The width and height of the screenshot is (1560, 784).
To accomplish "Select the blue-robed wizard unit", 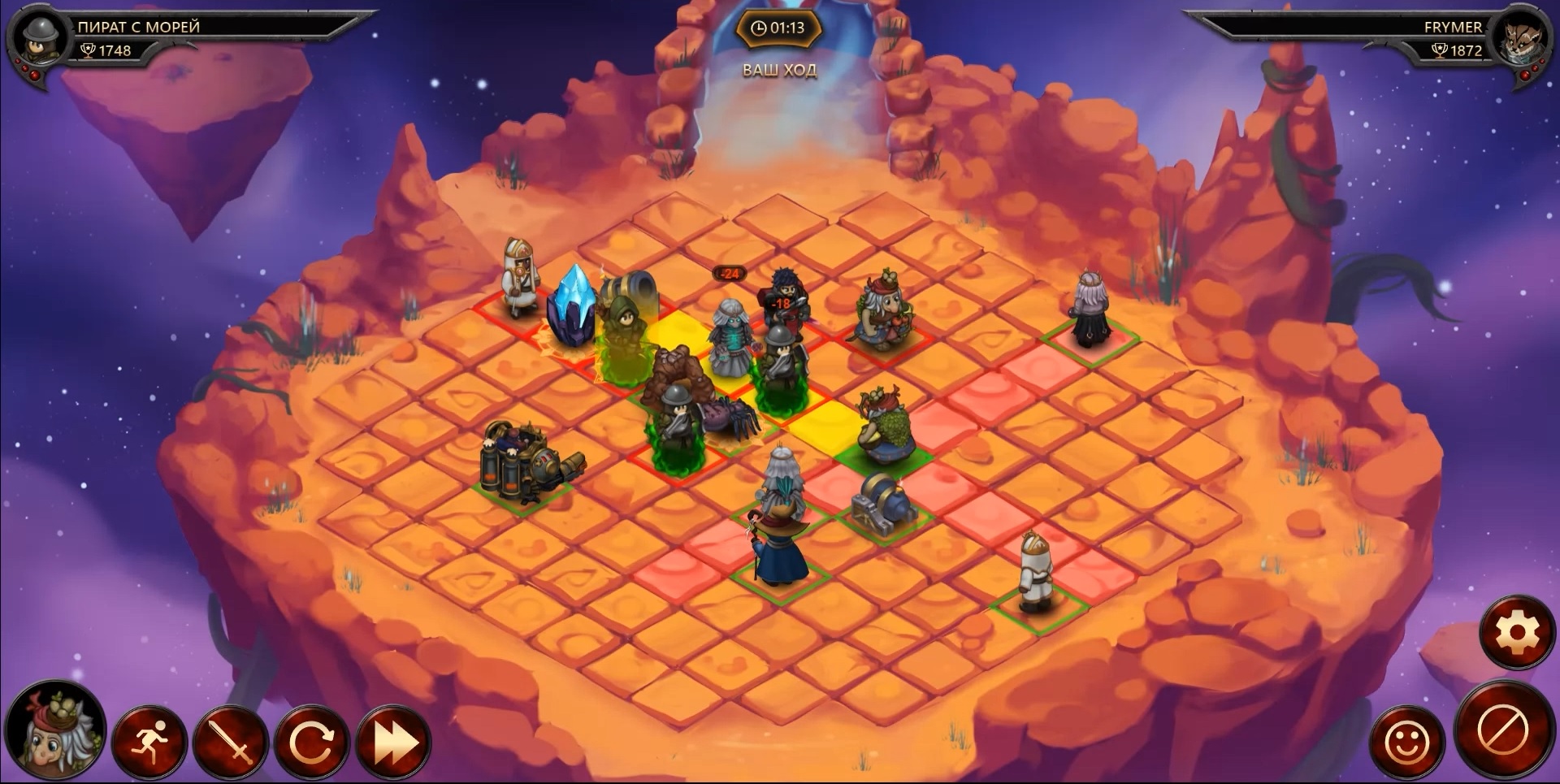I will (x=779, y=544).
